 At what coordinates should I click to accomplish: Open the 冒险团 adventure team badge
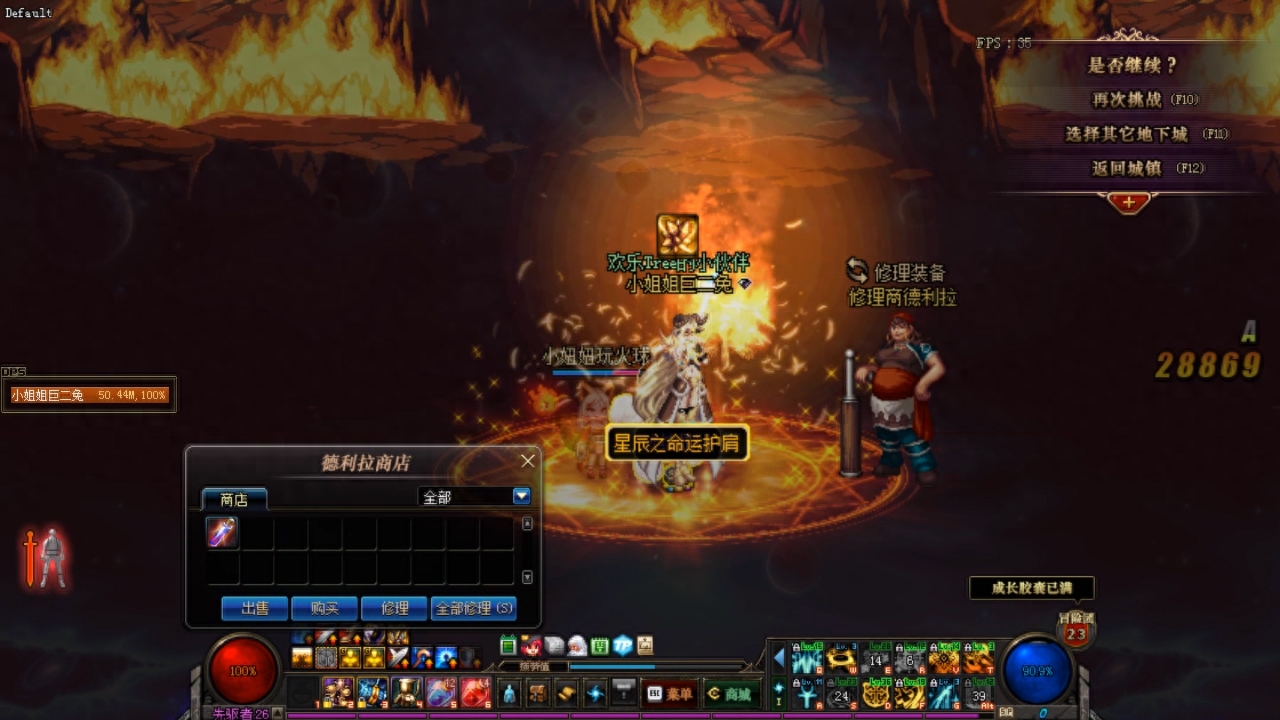[1076, 632]
